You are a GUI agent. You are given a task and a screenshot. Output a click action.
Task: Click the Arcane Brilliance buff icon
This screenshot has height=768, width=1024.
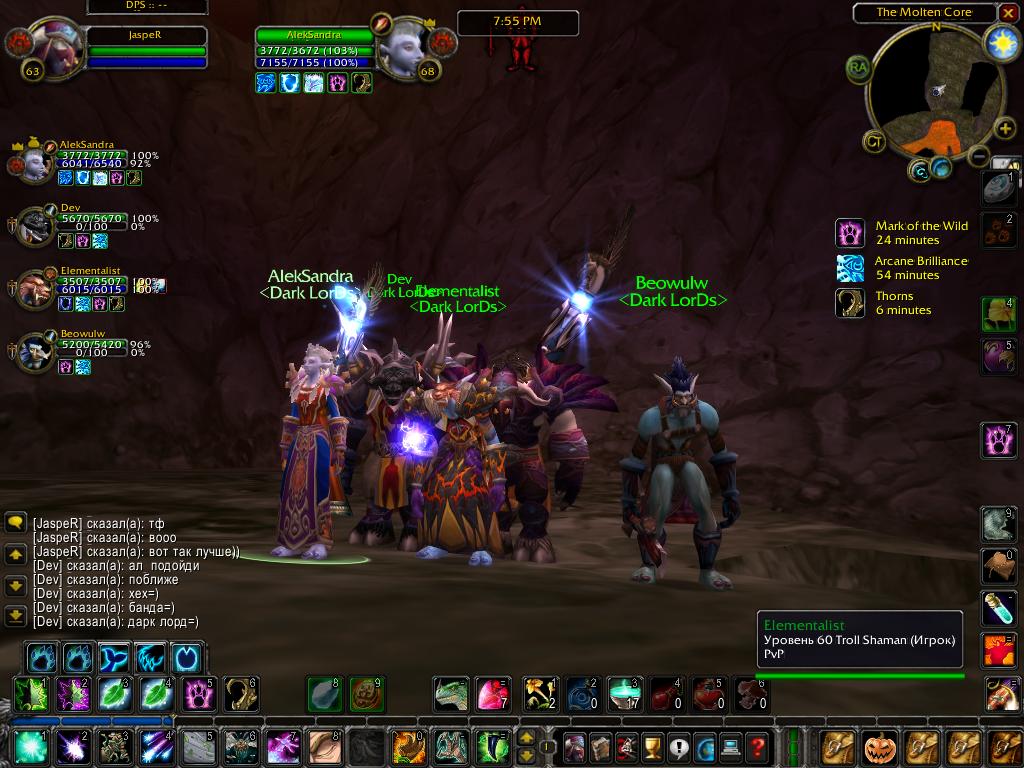[850, 268]
